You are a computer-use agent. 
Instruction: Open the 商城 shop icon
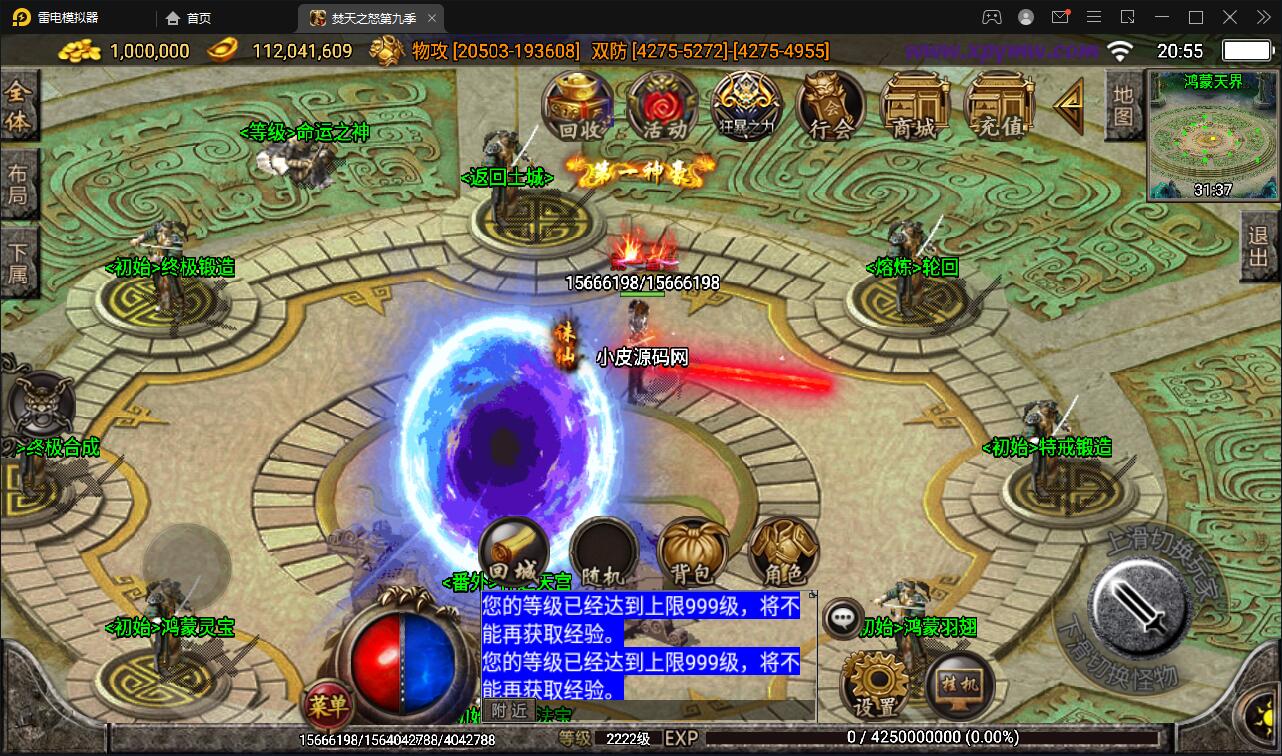pos(913,103)
